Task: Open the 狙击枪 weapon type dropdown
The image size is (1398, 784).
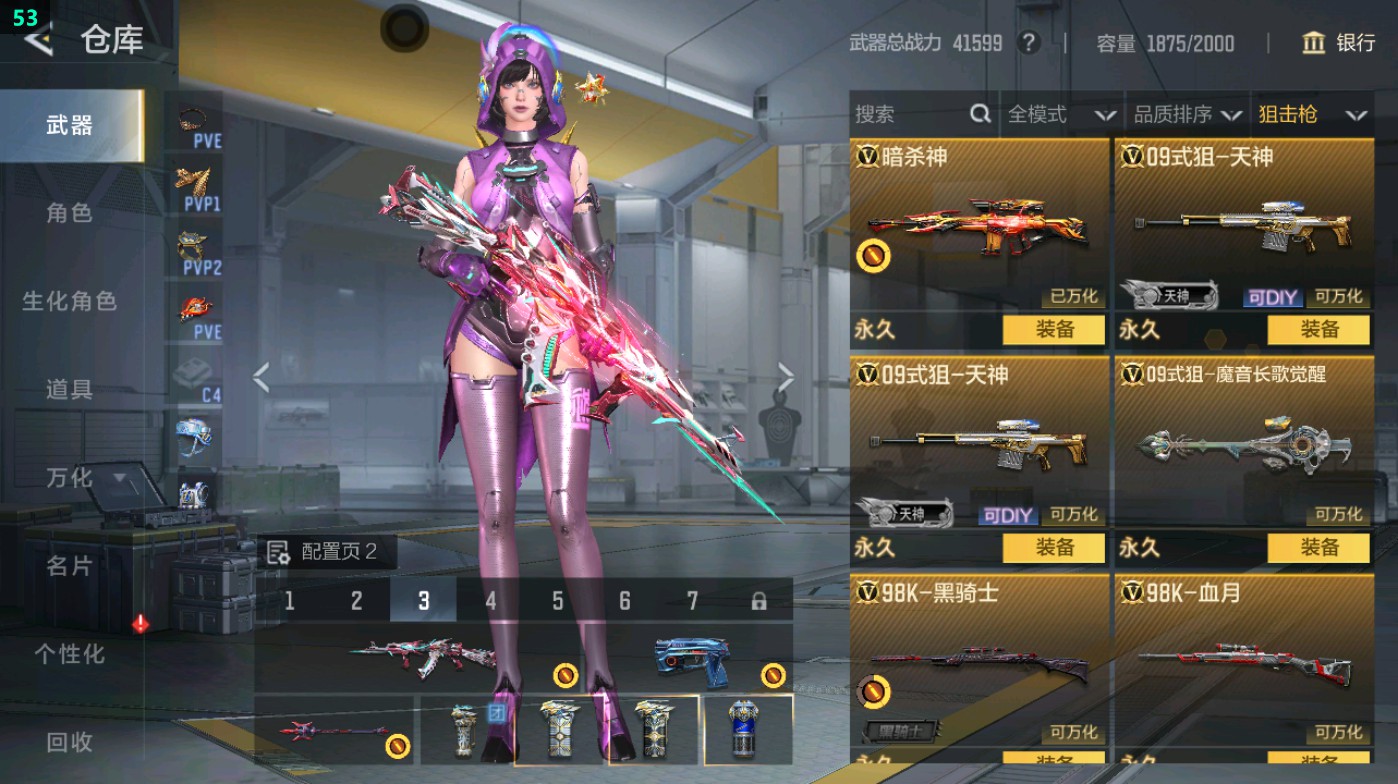Action: click(1318, 114)
